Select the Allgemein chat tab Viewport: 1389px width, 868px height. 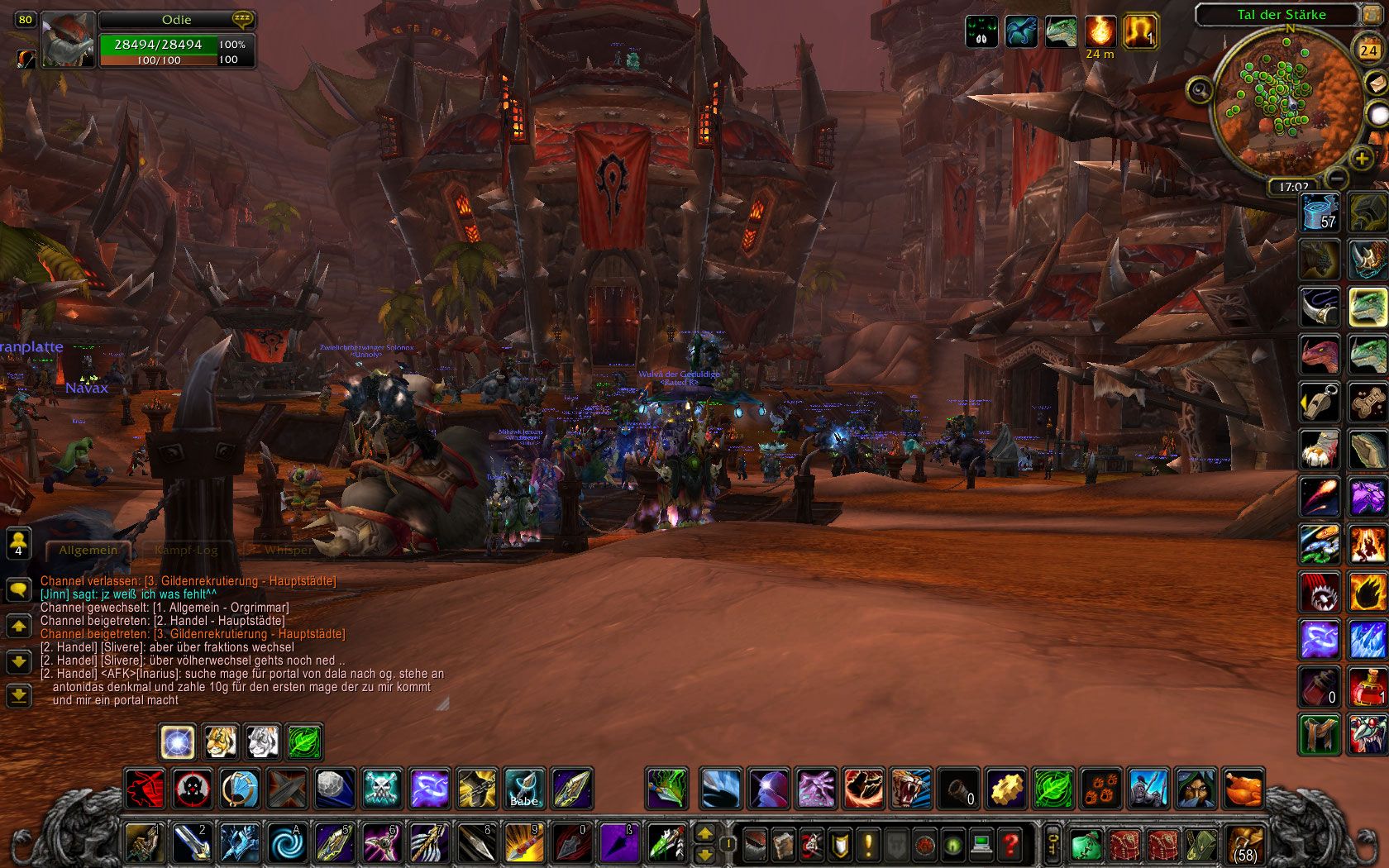(88, 550)
